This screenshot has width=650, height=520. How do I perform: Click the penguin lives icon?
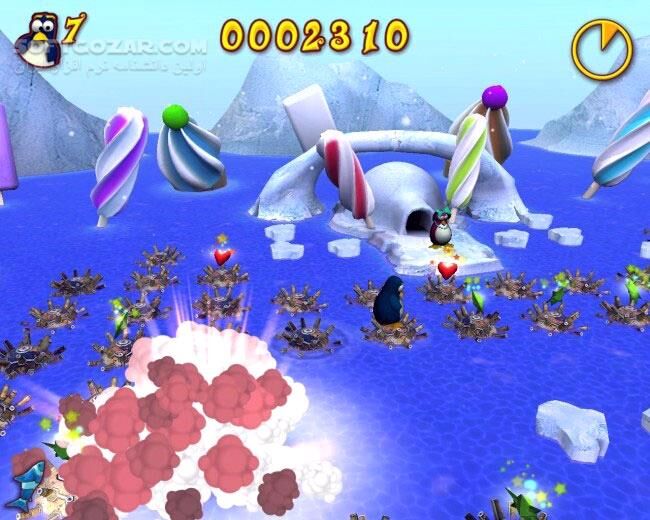41,41
